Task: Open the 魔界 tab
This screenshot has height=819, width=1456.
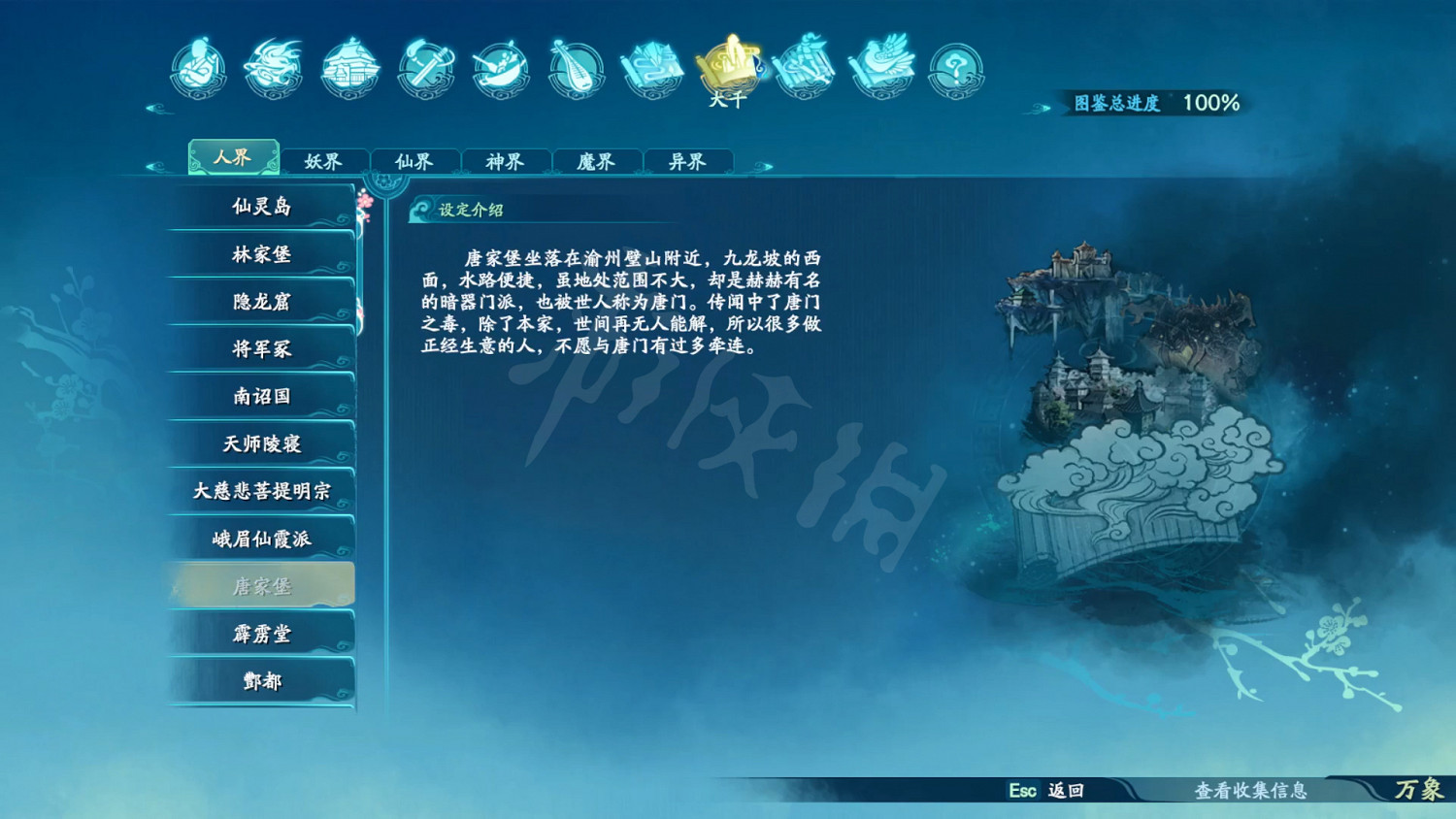Action: click(599, 160)
